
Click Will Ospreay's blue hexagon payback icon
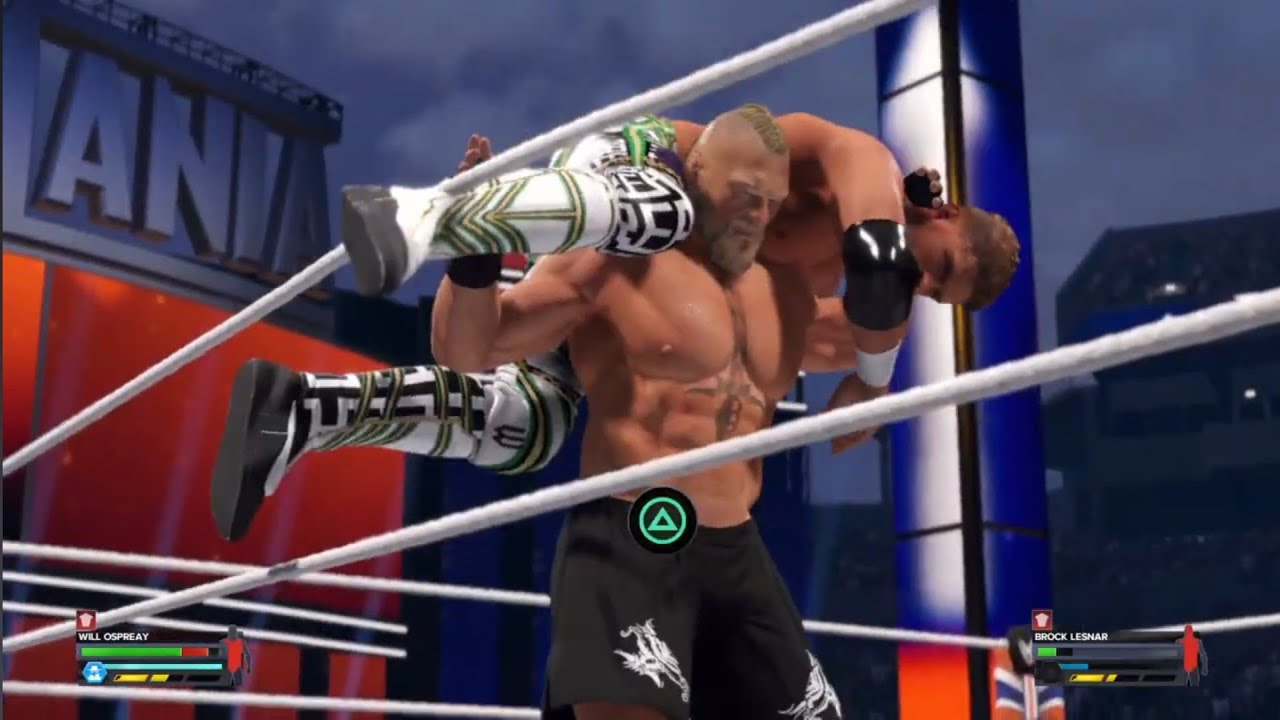95,672
